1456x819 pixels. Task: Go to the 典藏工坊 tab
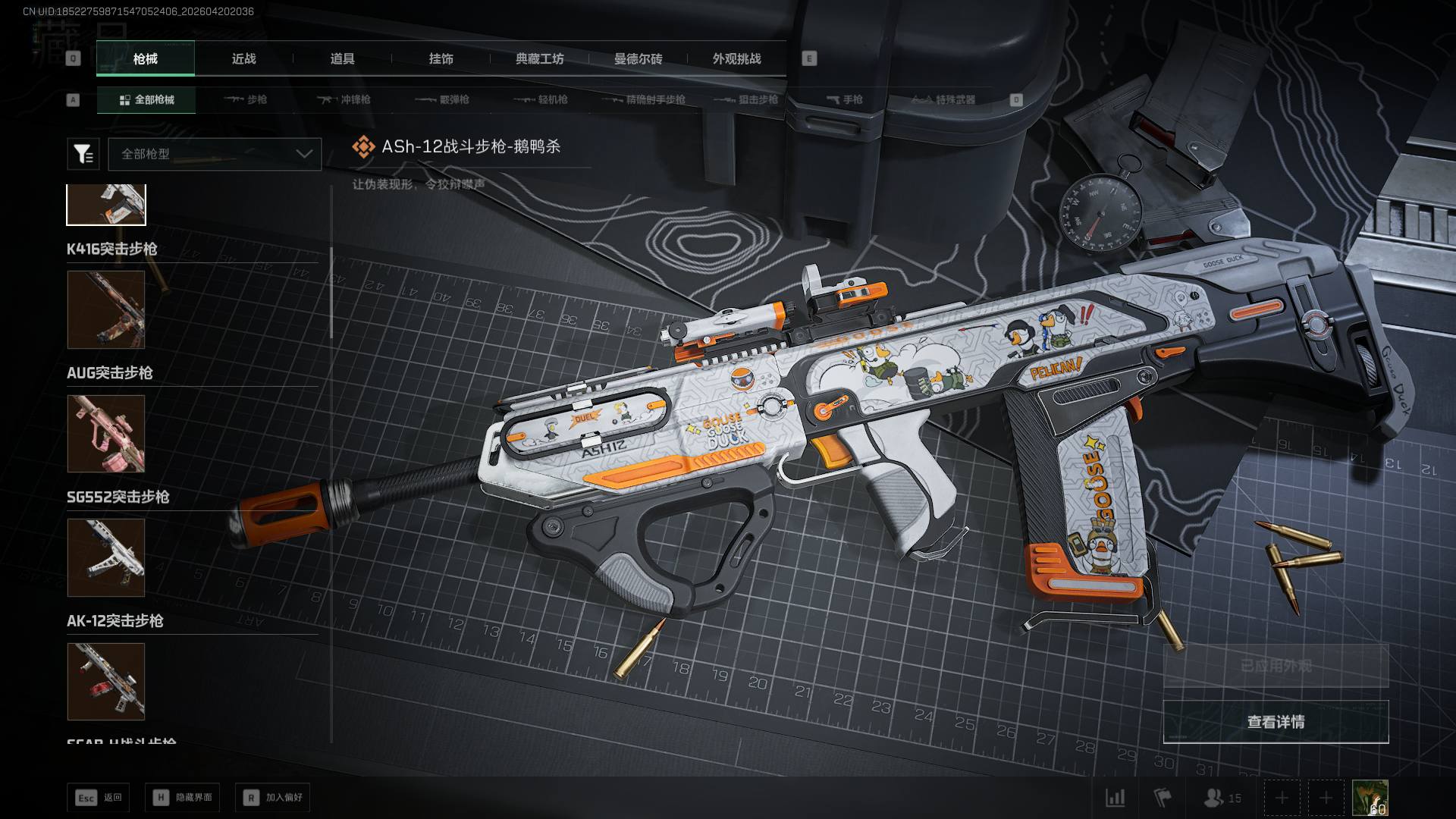pos(539,59)
